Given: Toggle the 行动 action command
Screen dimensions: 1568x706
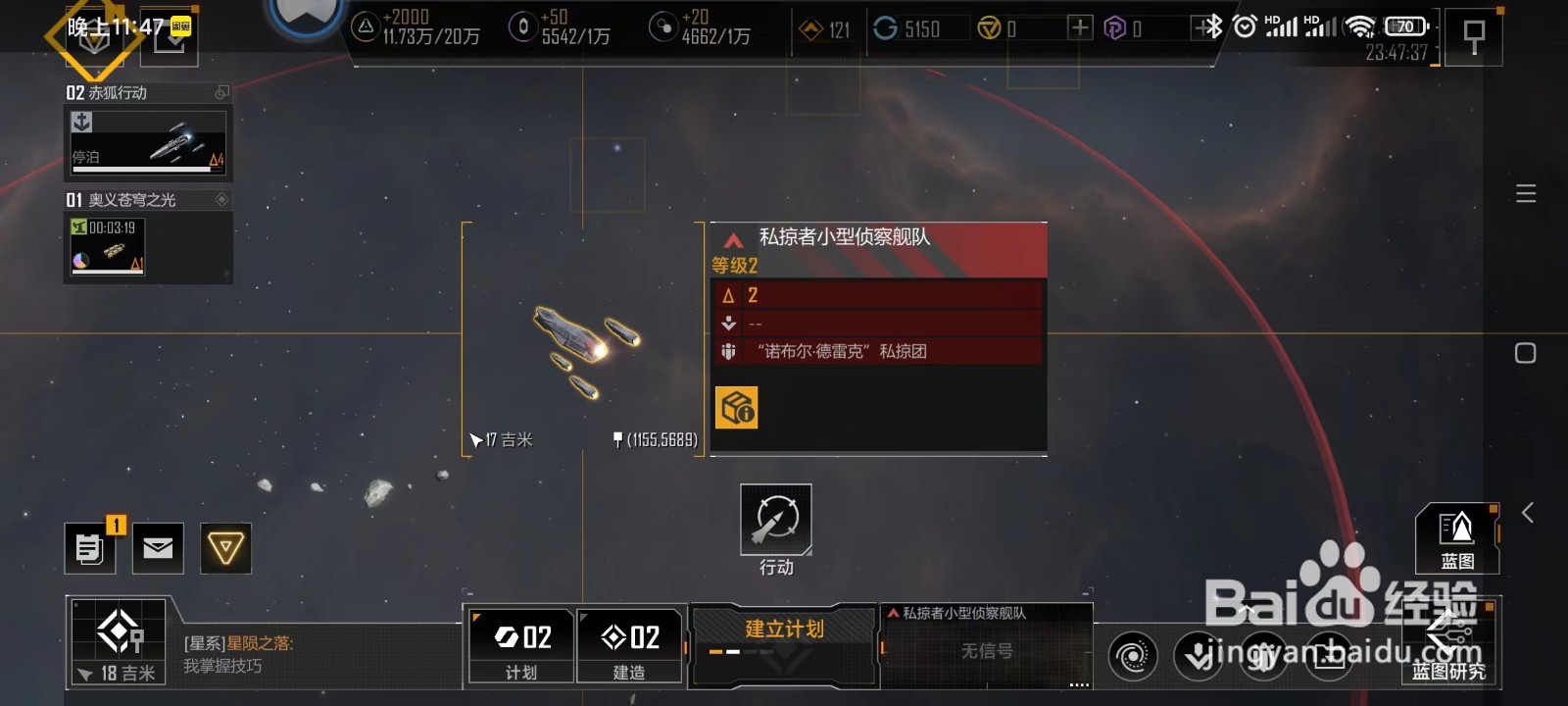Looking at the screenshot, I should pyautogui.click(x=775, y=518).
